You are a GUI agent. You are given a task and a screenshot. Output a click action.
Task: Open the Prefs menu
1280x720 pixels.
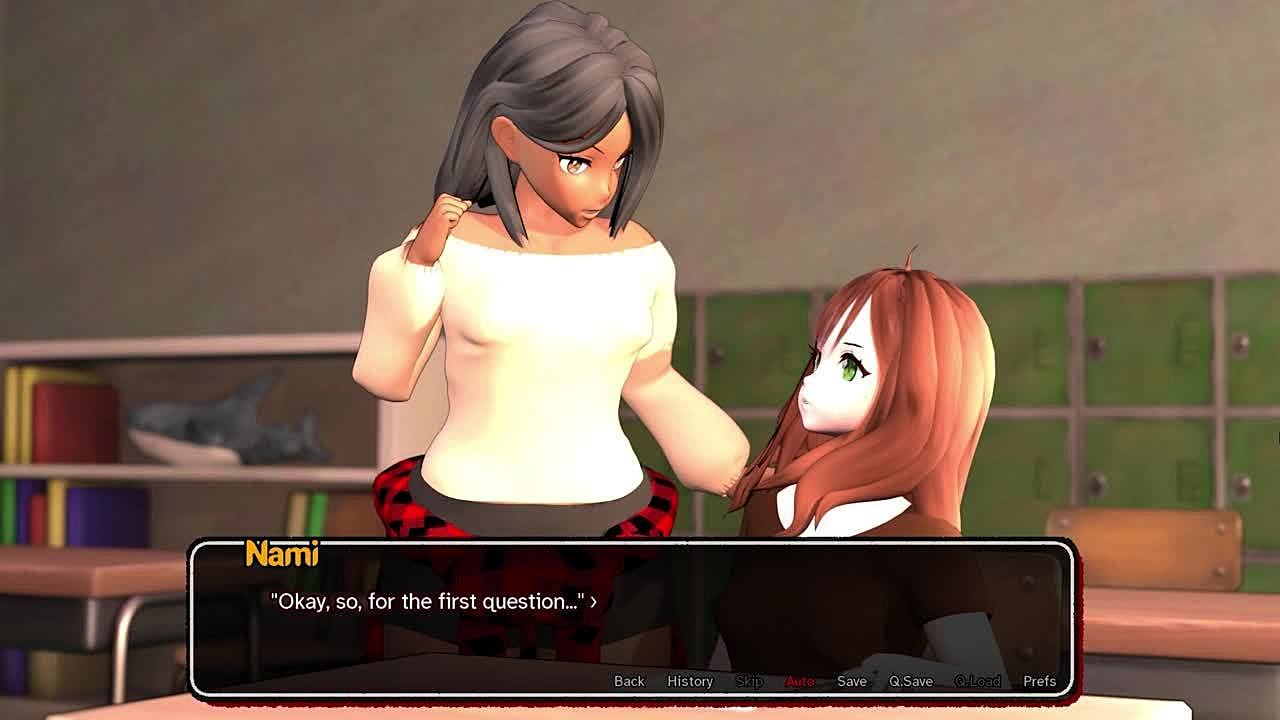click(1039, 681)
